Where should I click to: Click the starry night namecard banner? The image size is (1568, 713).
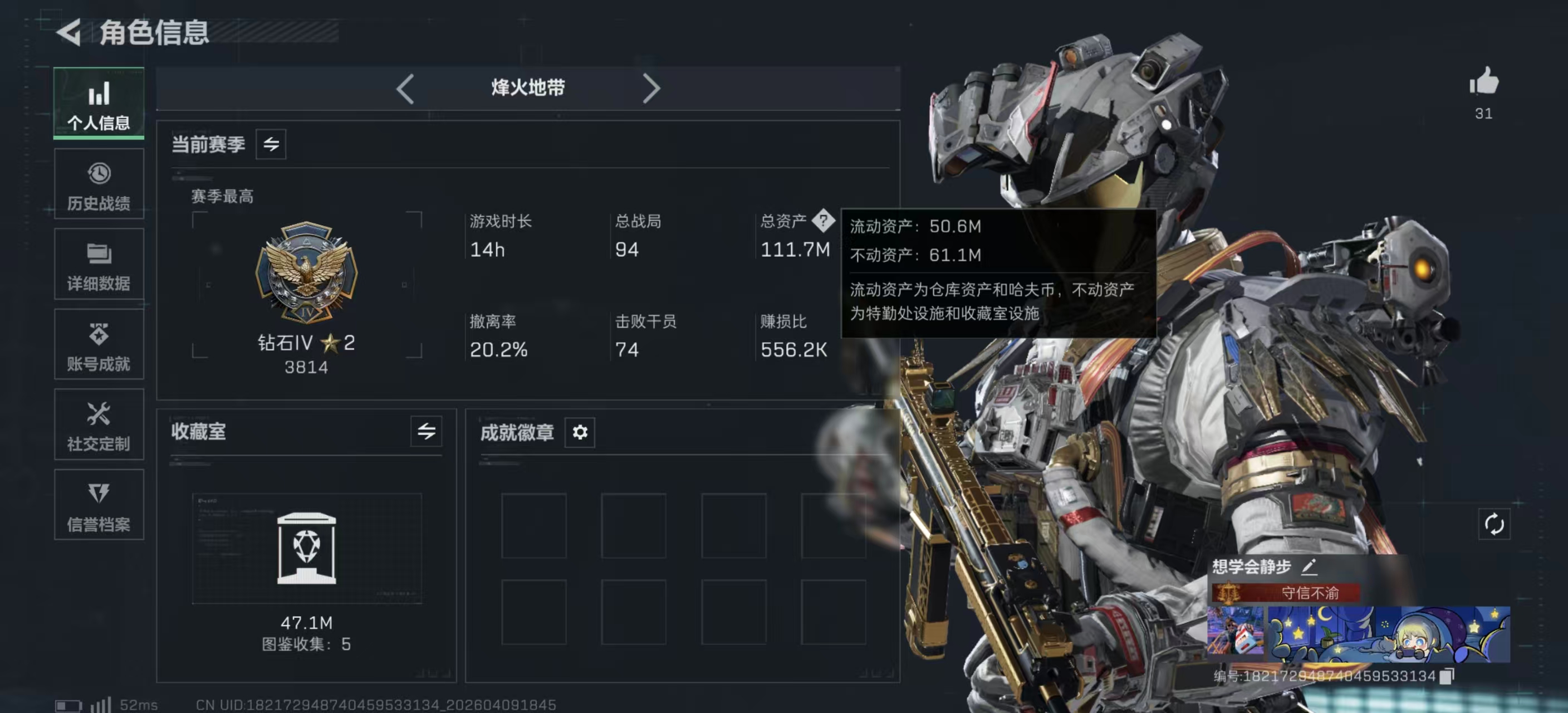(x=1388, y=634)
